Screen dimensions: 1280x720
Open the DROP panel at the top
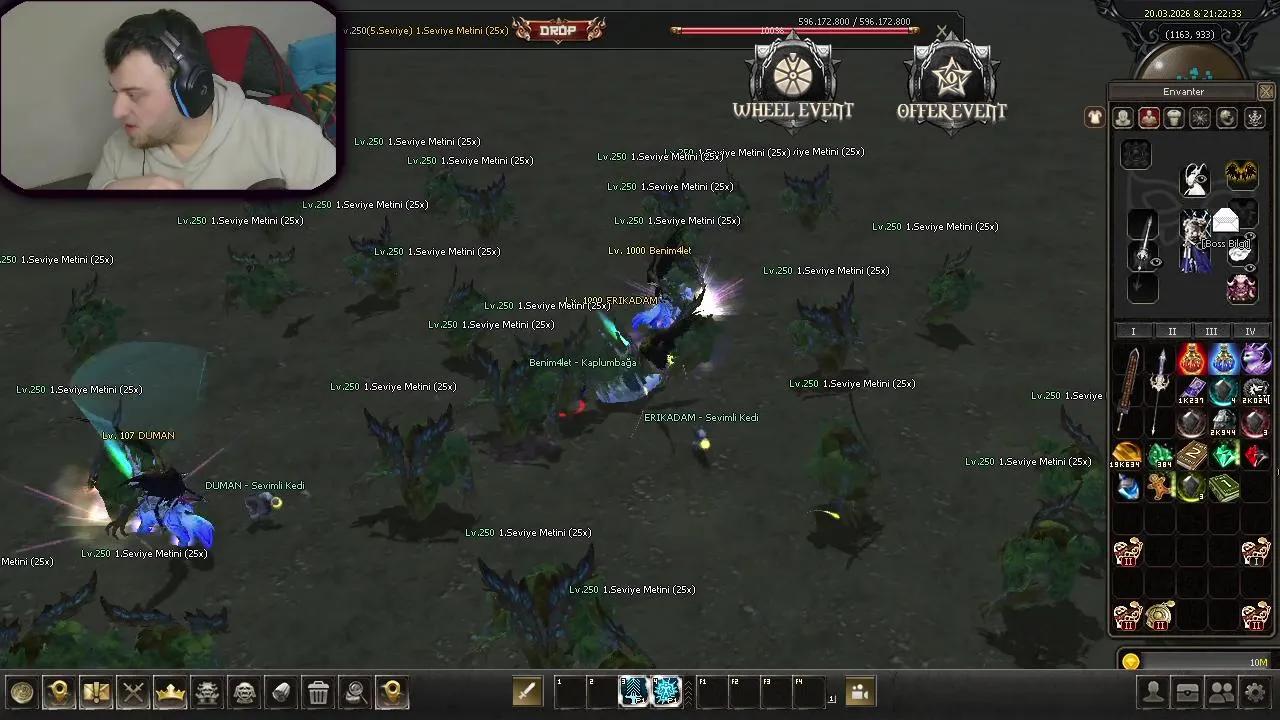[558, 30]
